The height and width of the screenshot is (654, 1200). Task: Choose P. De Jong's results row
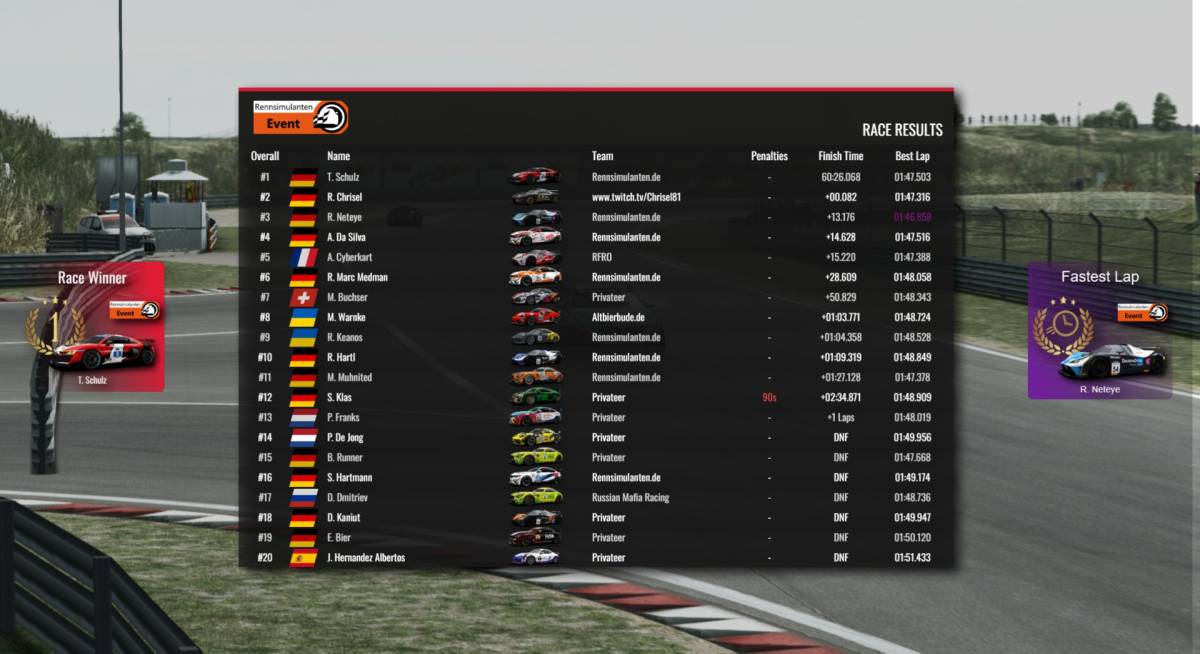[596, 437]
